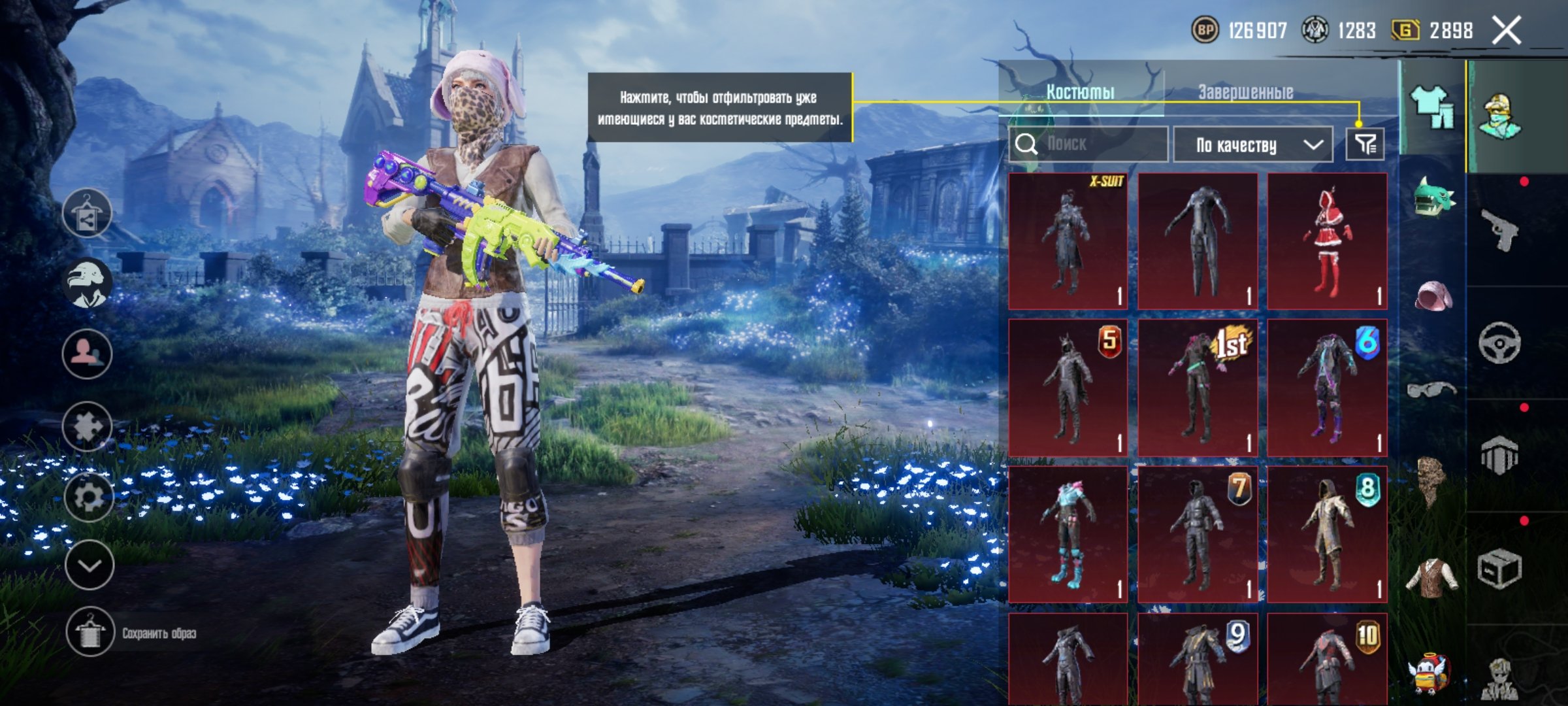This screenshot has width=1568, height=706.
Task: Open the gear settings button
Action: pyautogui.click(x=88, y=497)
